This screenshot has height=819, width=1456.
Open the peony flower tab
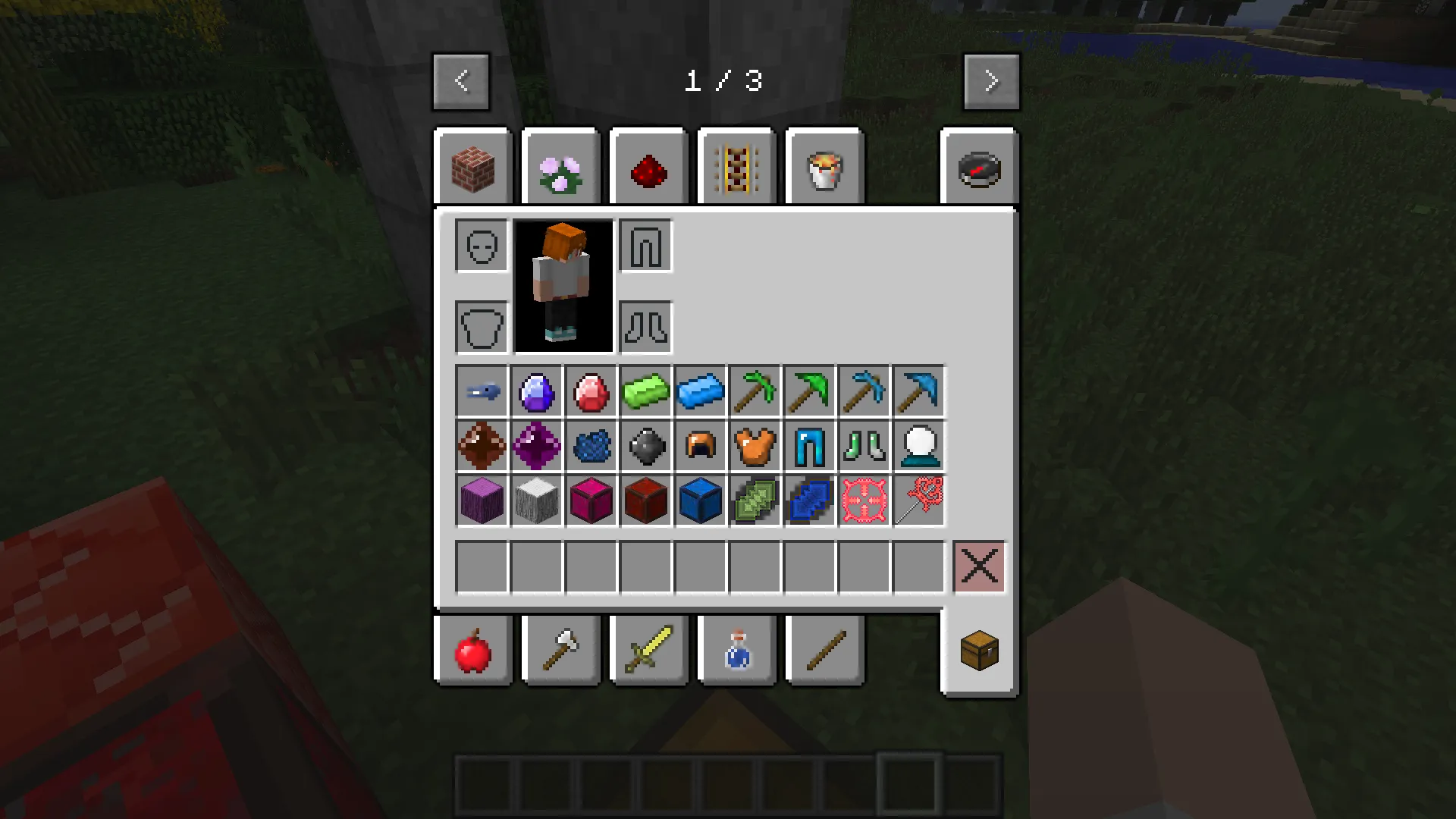click(561, 167)
